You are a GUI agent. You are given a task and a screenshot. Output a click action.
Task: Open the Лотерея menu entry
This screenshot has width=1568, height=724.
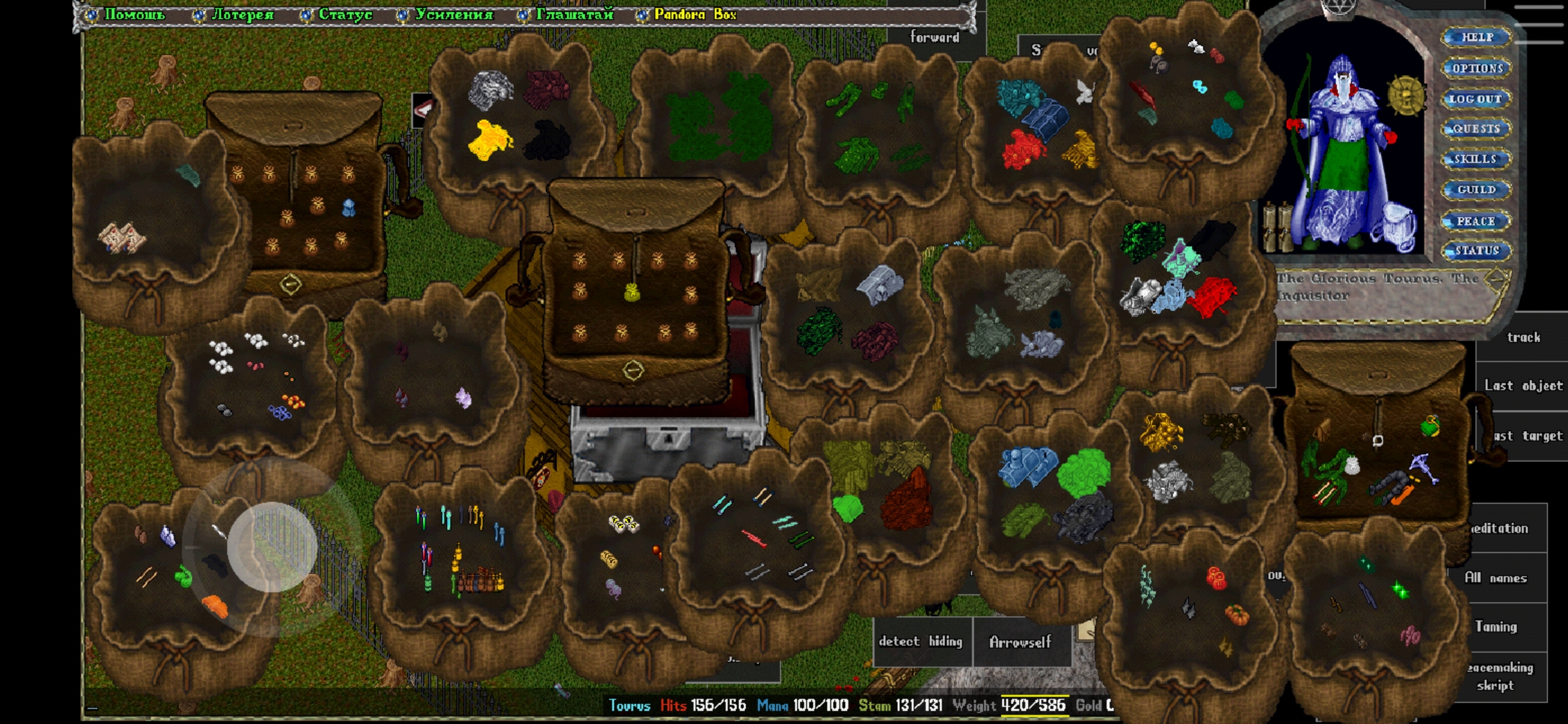click(242, 15)
